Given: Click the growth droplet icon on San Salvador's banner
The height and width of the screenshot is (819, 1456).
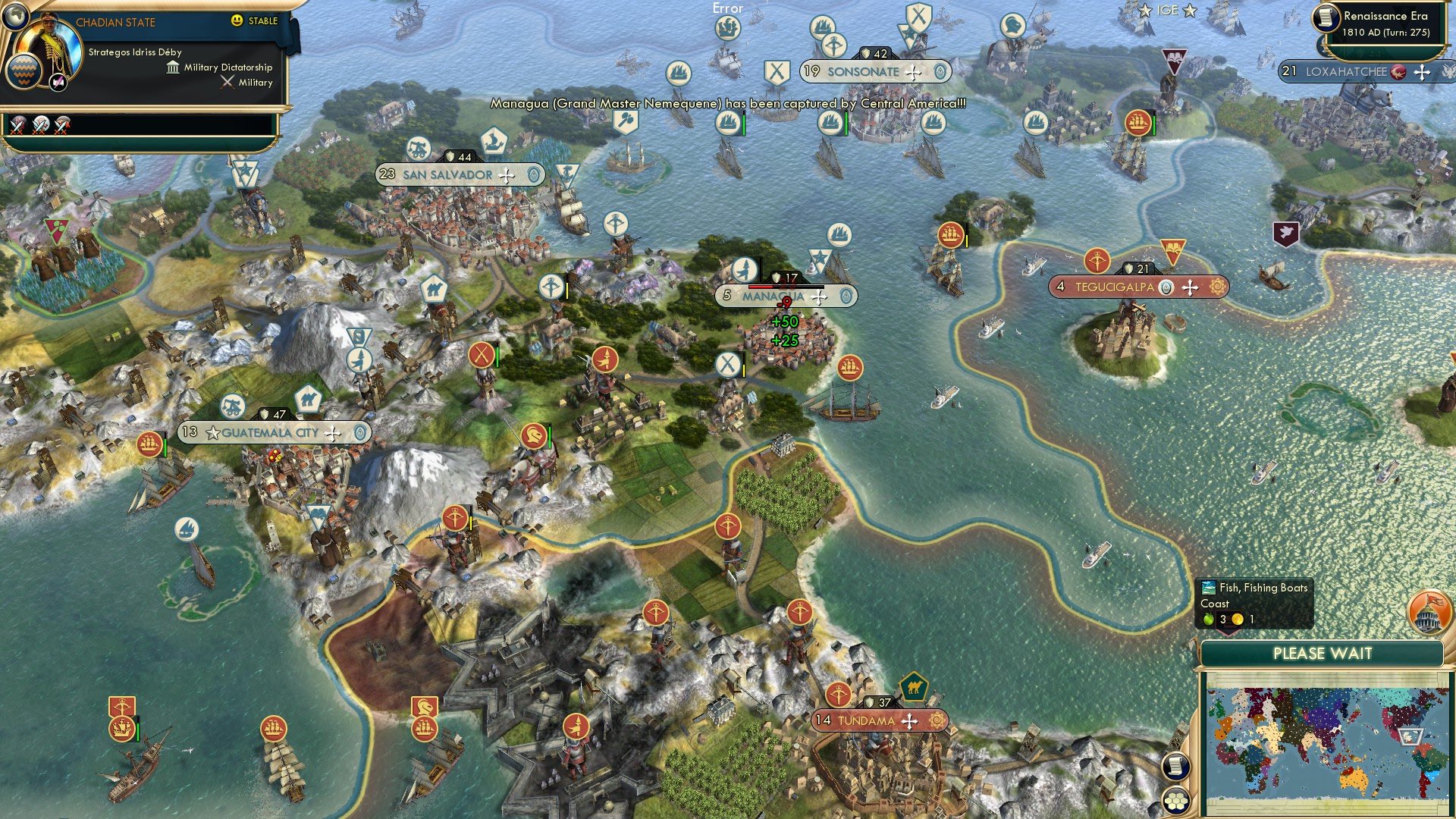Looking at the screenshot, I should pos(534,174).
